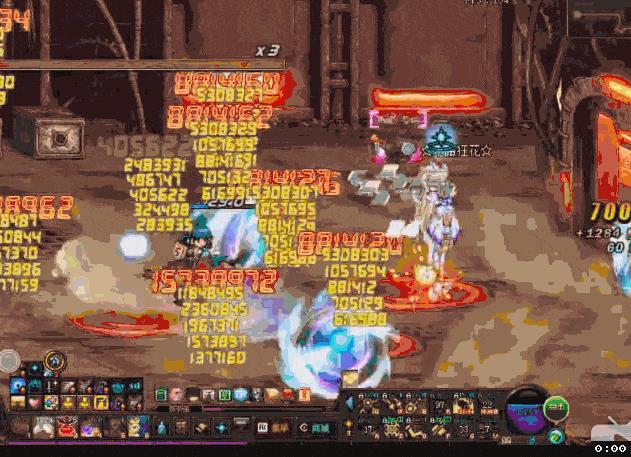
Task: Click the pink heart buff icon
Action: point(36,402)
